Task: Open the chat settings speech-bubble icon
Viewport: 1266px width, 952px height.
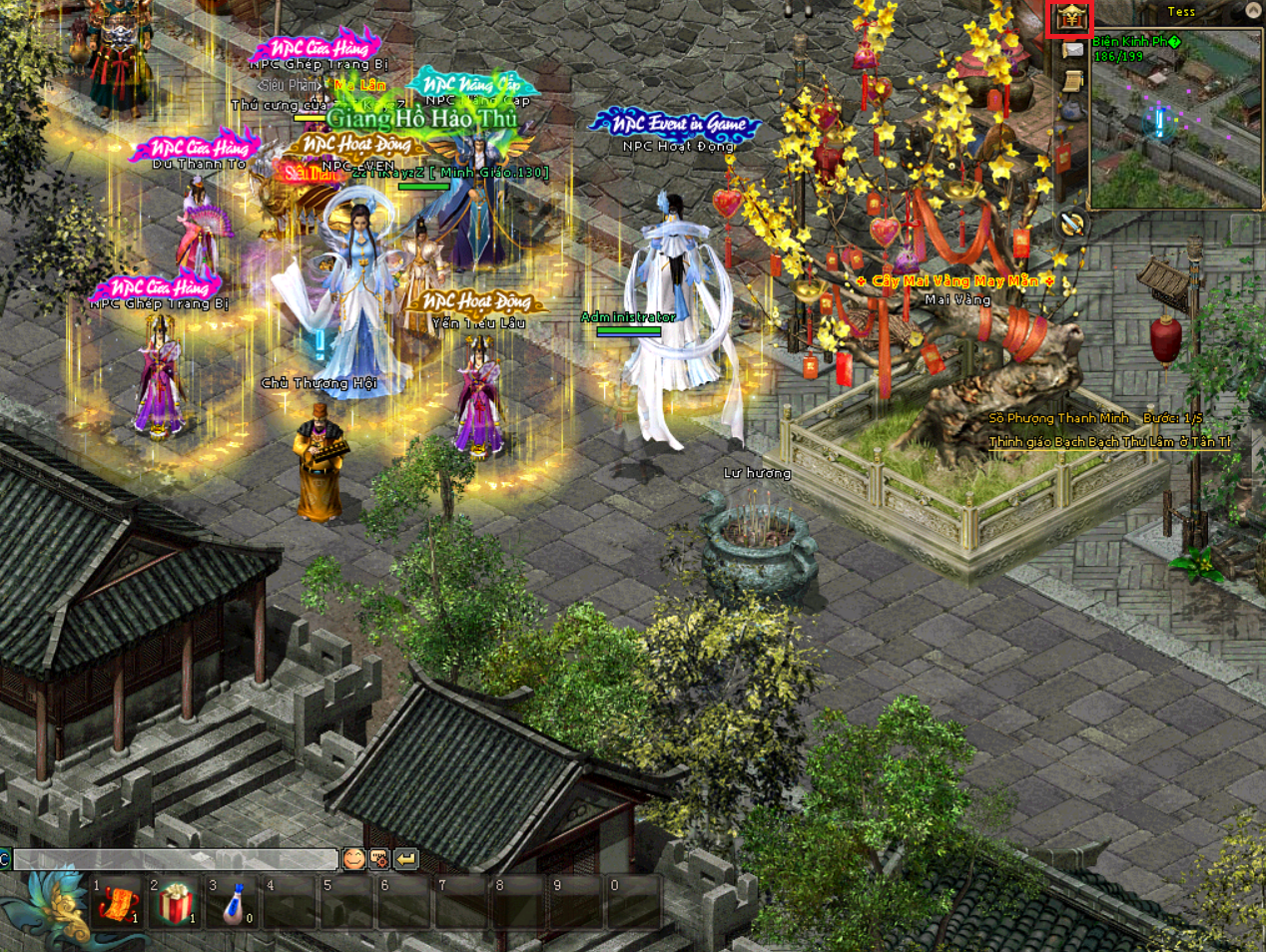Action: (379, 858)
